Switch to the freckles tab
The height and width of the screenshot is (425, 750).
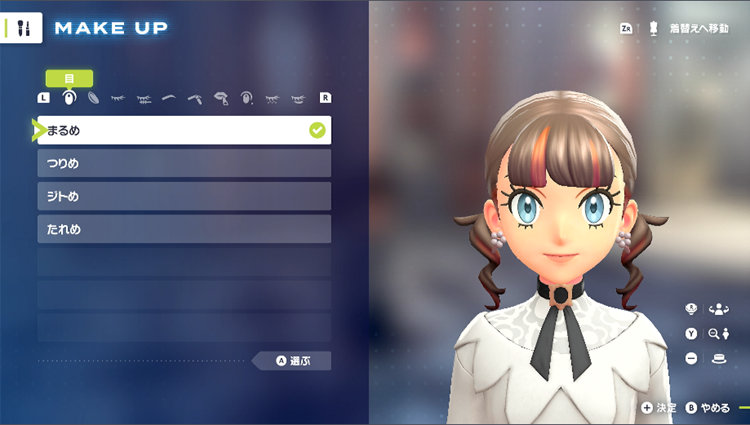(x=272, y=98)
